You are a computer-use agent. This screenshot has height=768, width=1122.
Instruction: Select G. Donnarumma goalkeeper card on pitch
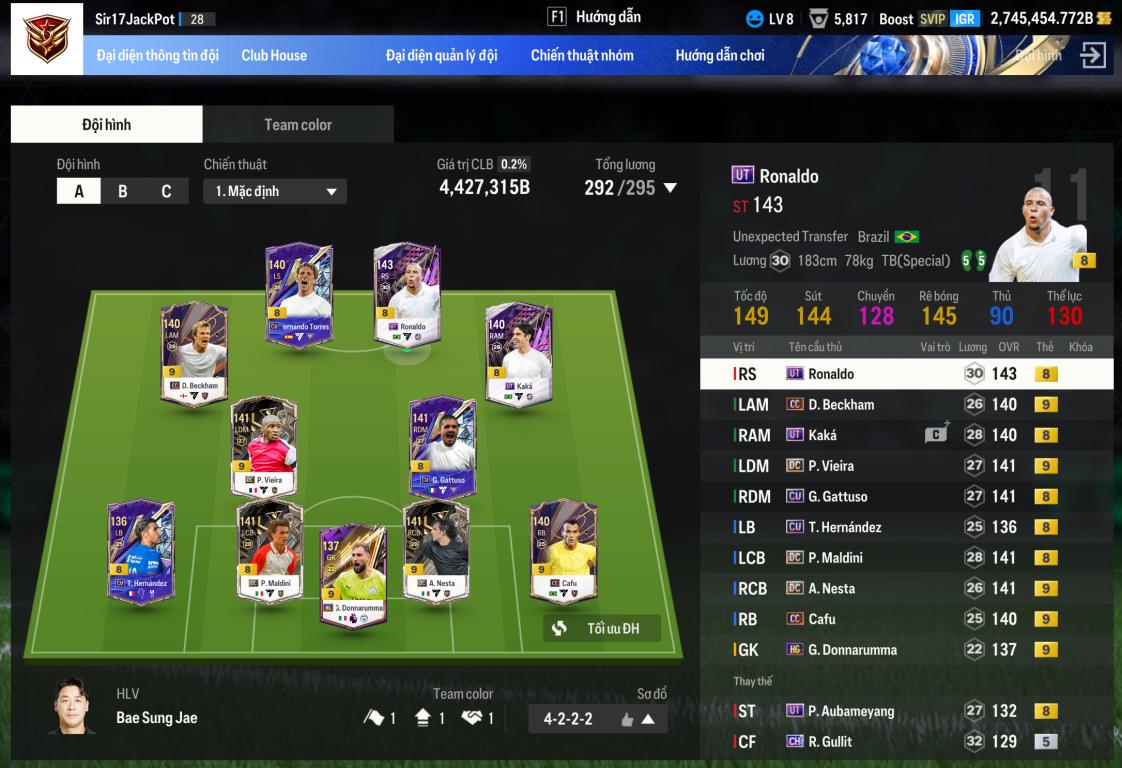pos(353,575)
